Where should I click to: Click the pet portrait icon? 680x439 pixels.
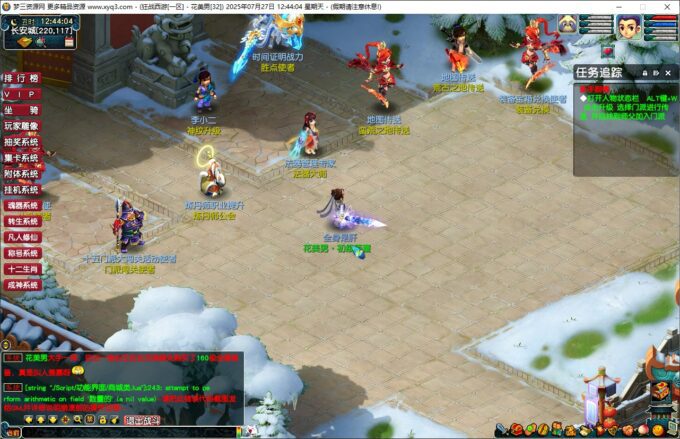(569, 24)
